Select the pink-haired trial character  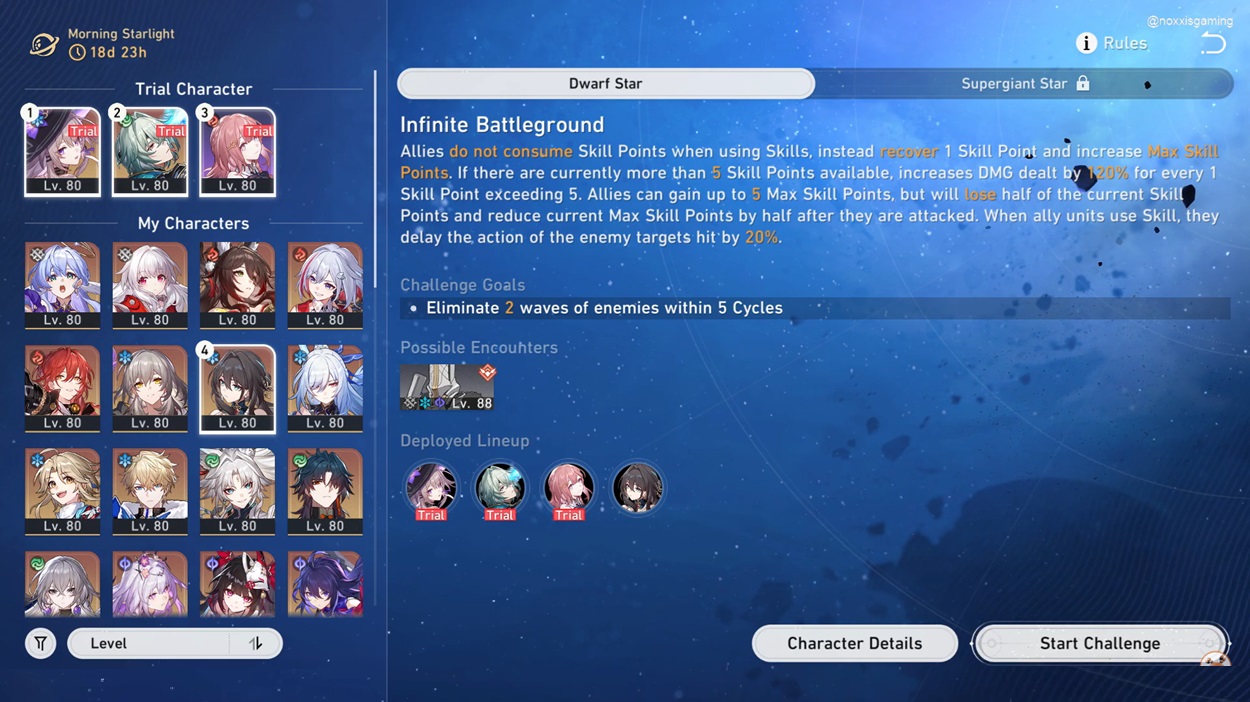[x=237, y=151]
